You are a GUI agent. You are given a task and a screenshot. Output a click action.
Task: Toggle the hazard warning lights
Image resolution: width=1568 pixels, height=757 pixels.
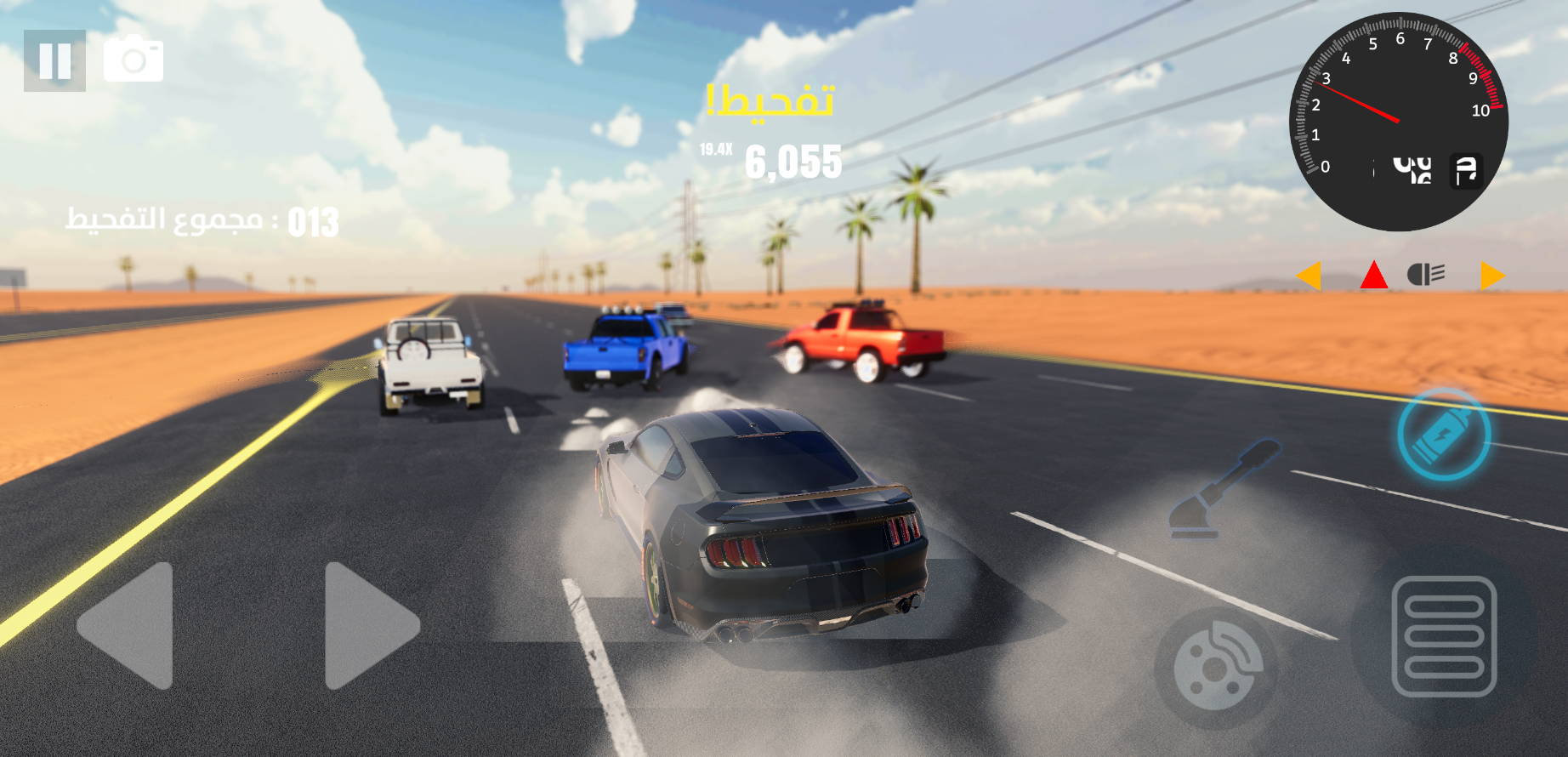(x=1373, y=276)
